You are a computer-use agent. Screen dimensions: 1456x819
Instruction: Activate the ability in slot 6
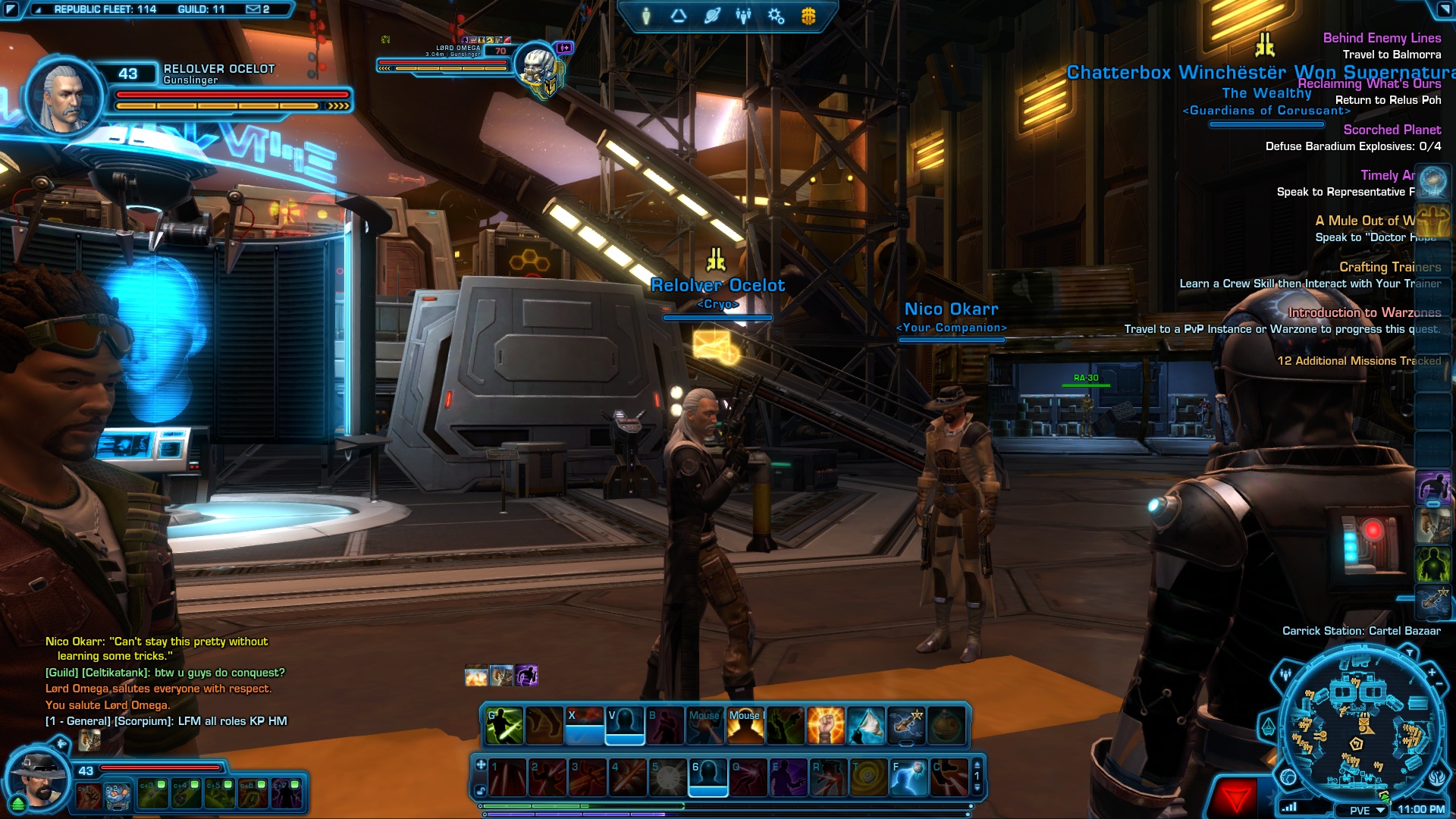(708, 777)
